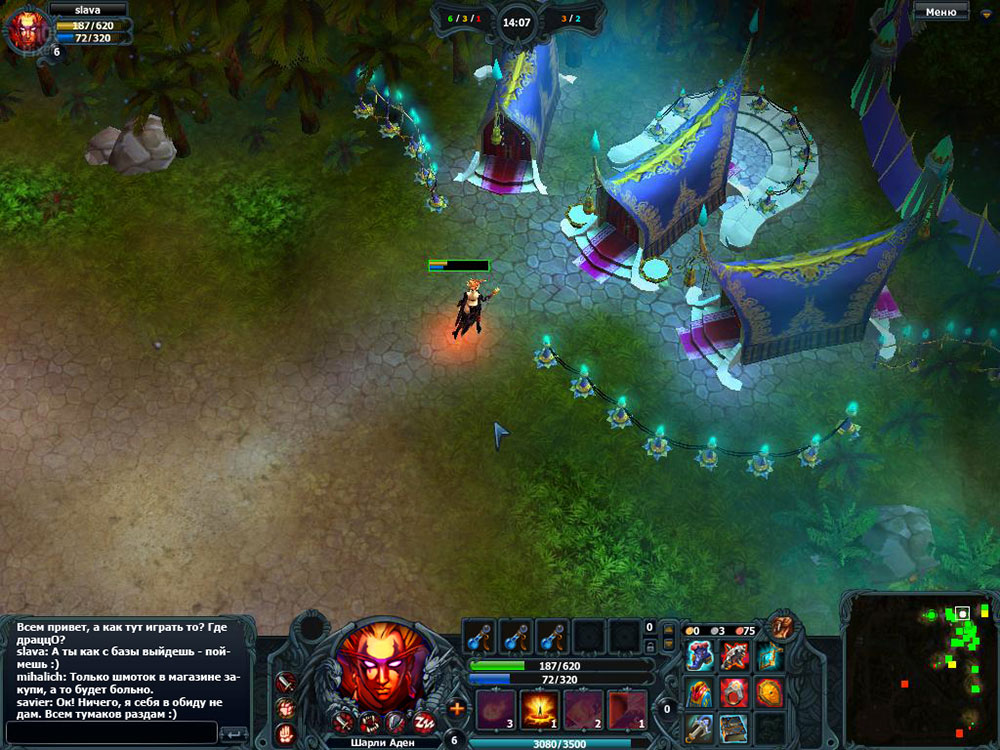Select the blue boots inventory item
This screenshot has width=1000, height=750.
coord(699,656)
